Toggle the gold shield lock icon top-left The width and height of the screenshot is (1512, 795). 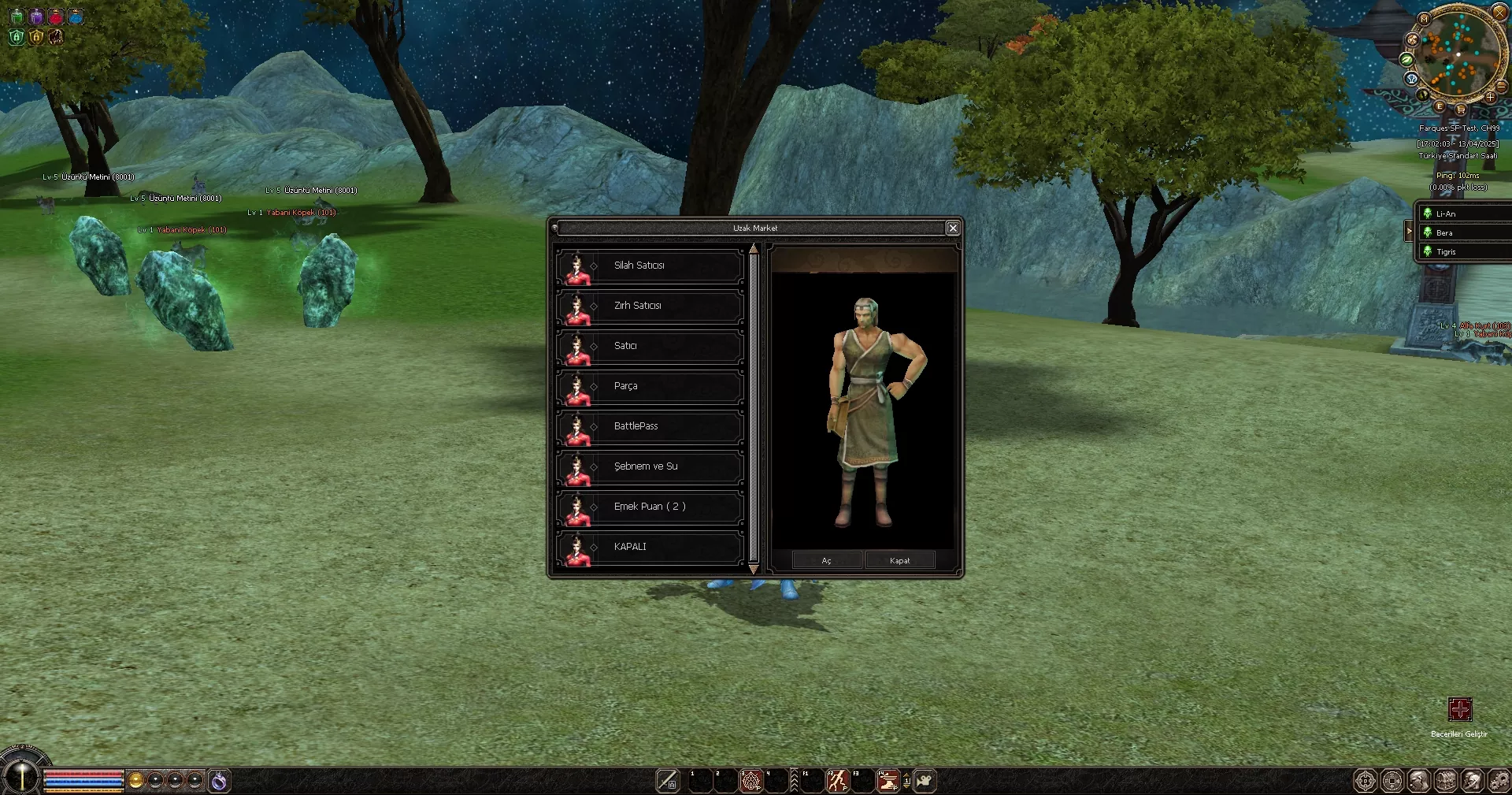(36, 38)
